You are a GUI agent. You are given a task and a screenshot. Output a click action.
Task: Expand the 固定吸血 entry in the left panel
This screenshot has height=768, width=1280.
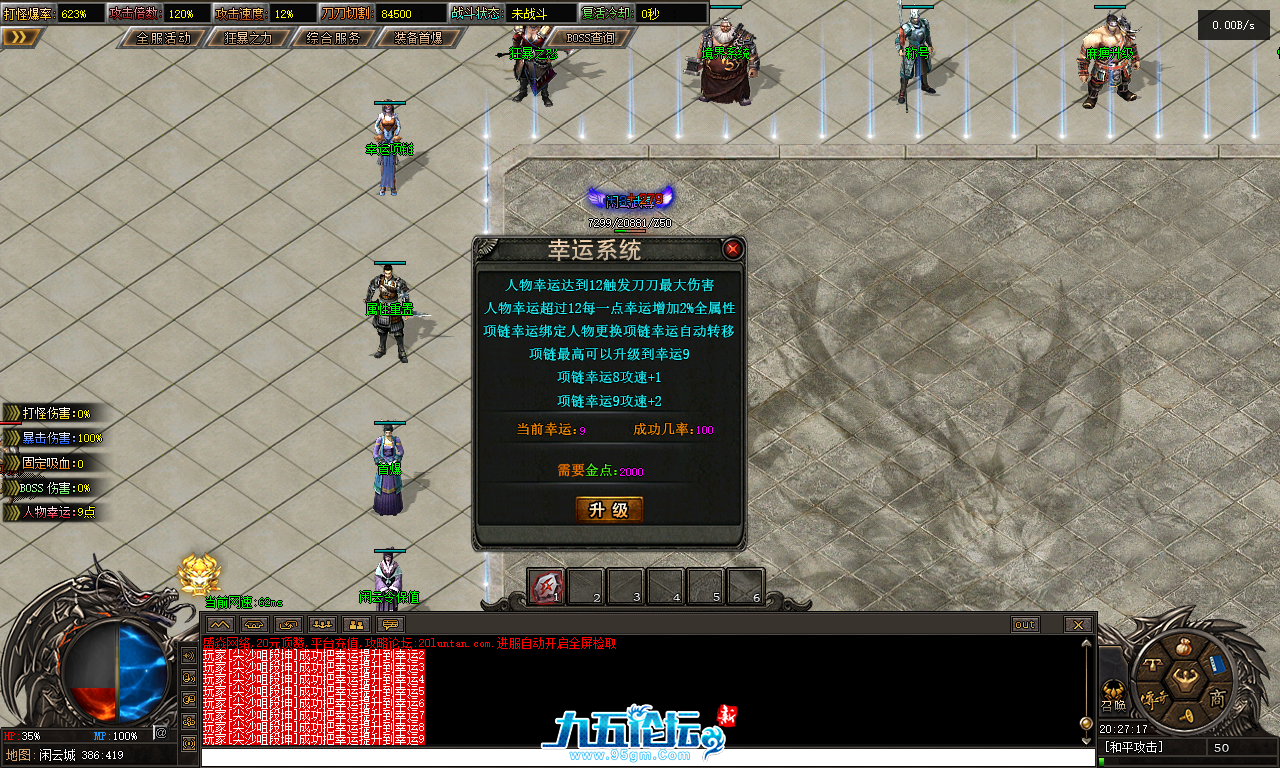coord(10,461)
